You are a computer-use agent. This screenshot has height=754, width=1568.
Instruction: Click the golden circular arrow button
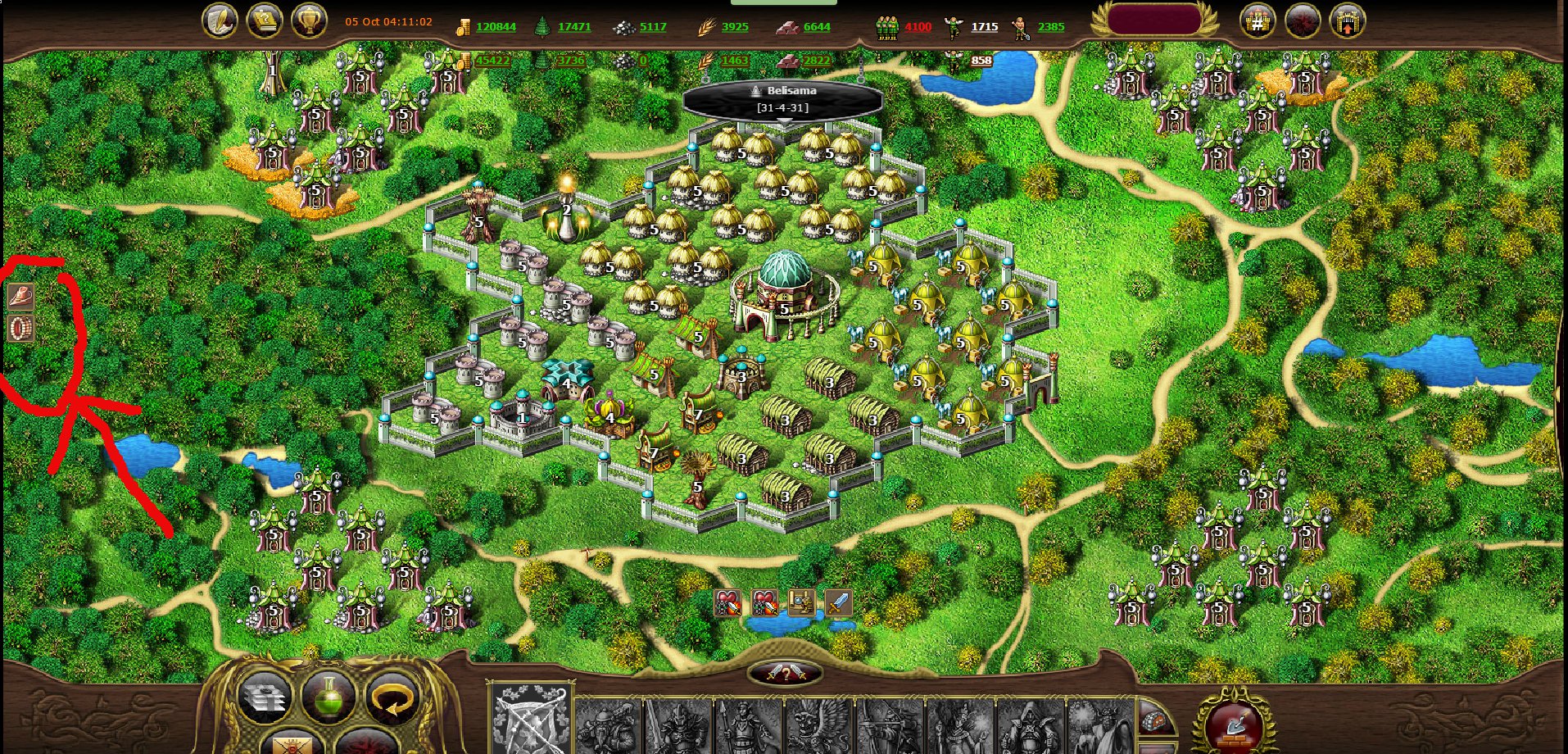392,698
